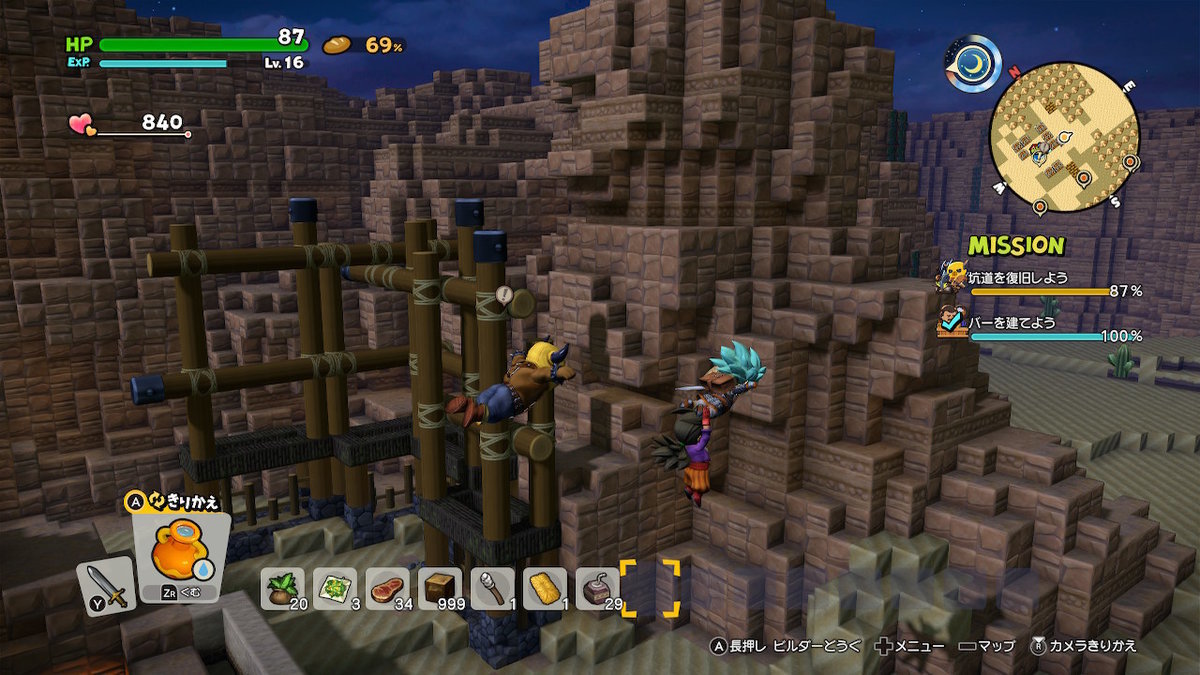Pick the salad dish hotbar slot

(334, 587)
